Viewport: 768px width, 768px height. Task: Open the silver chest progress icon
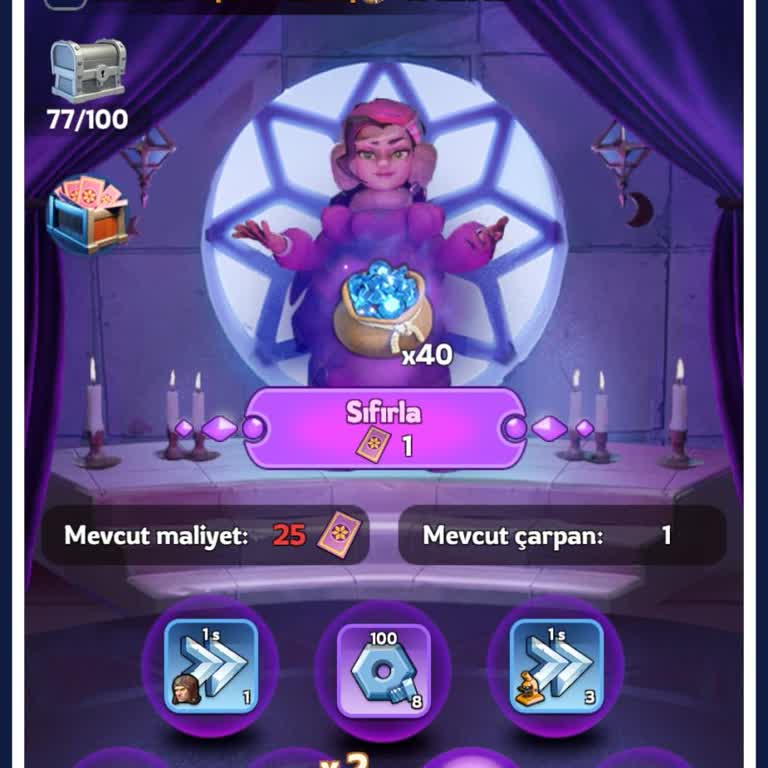click(x=88, y=72)
